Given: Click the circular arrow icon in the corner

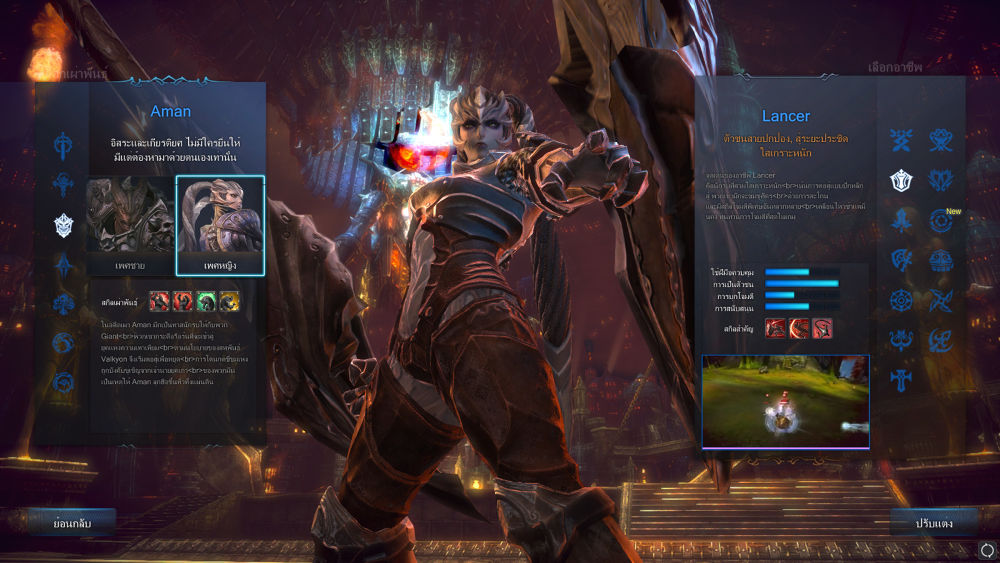Looking at the screenshot, I should point(987,549).
